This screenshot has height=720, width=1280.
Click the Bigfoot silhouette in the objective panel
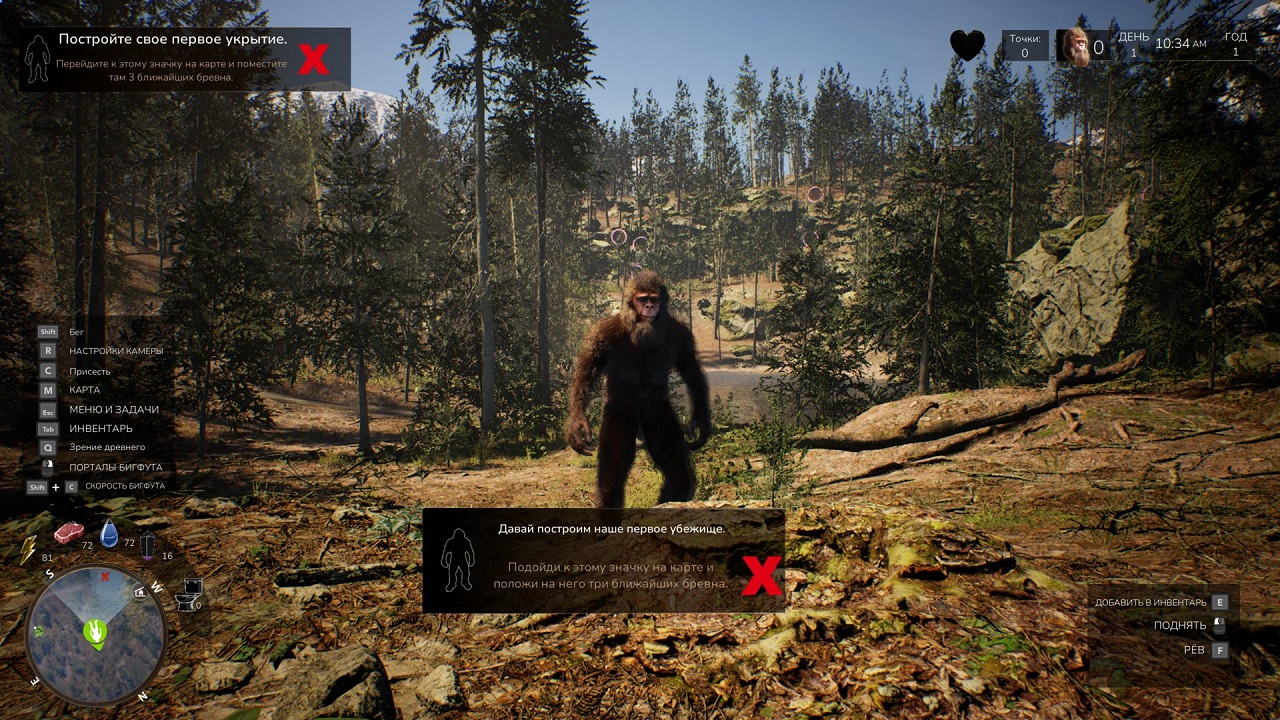(x=38, y=60)
